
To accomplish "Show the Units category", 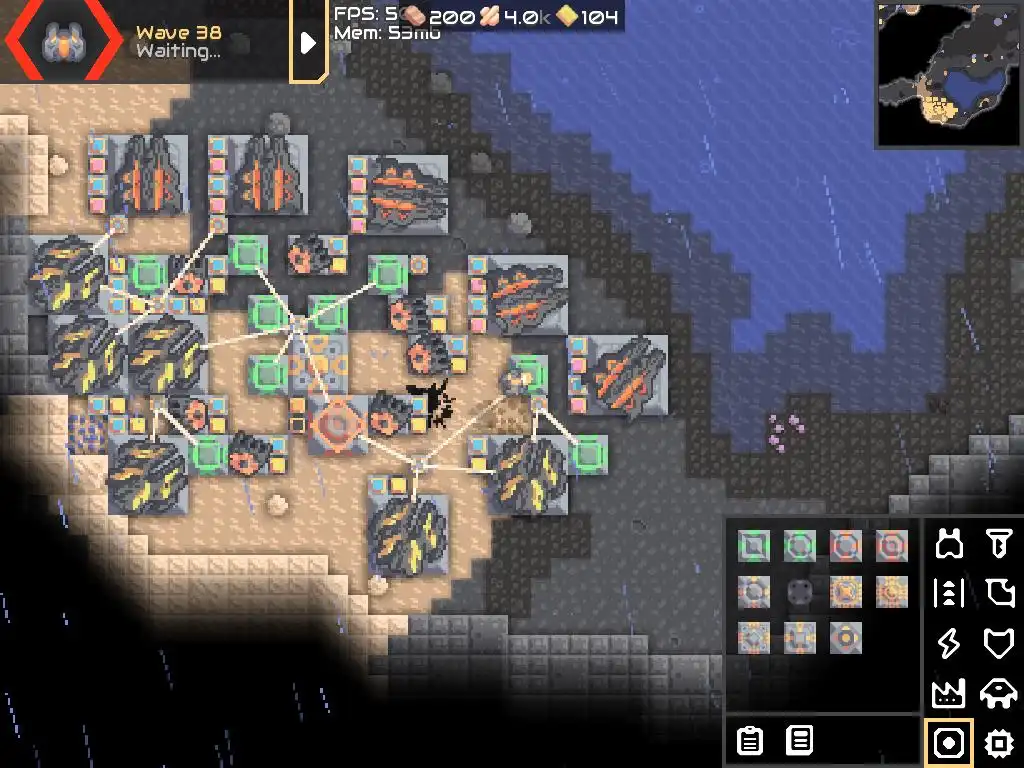I will pyautogui.click(x=998, y=692).
